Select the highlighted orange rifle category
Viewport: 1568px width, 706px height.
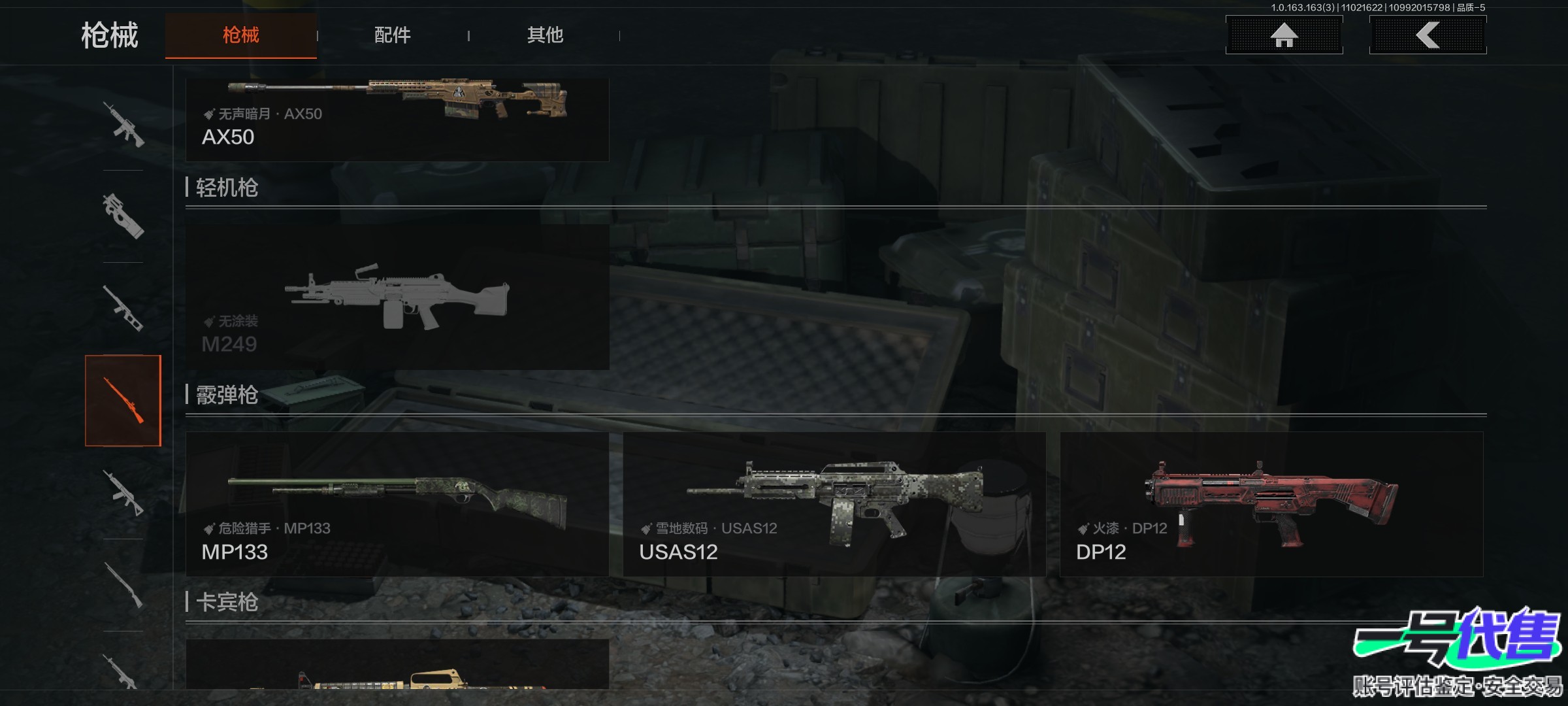(x=123, y=401)
